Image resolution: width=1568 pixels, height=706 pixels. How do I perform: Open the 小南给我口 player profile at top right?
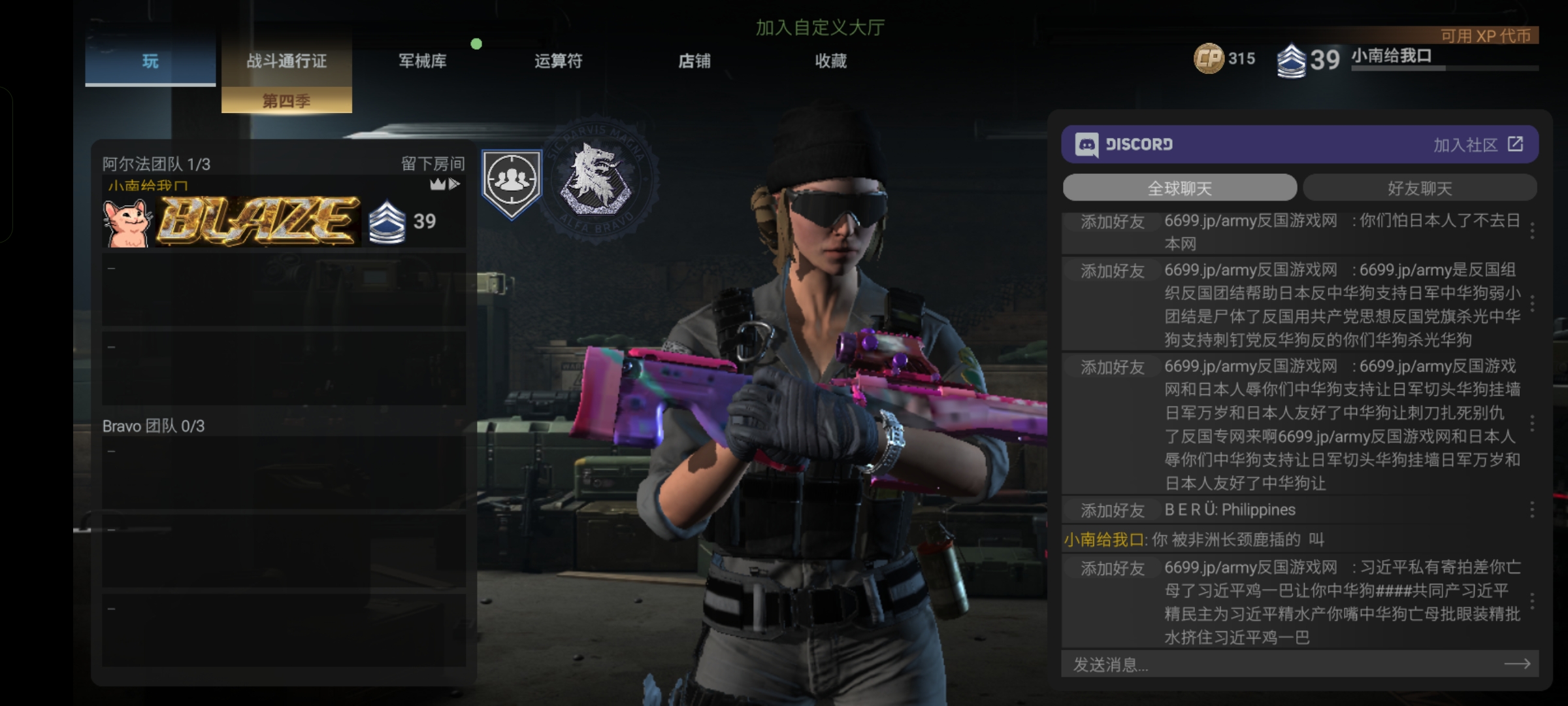(1392, 56)
